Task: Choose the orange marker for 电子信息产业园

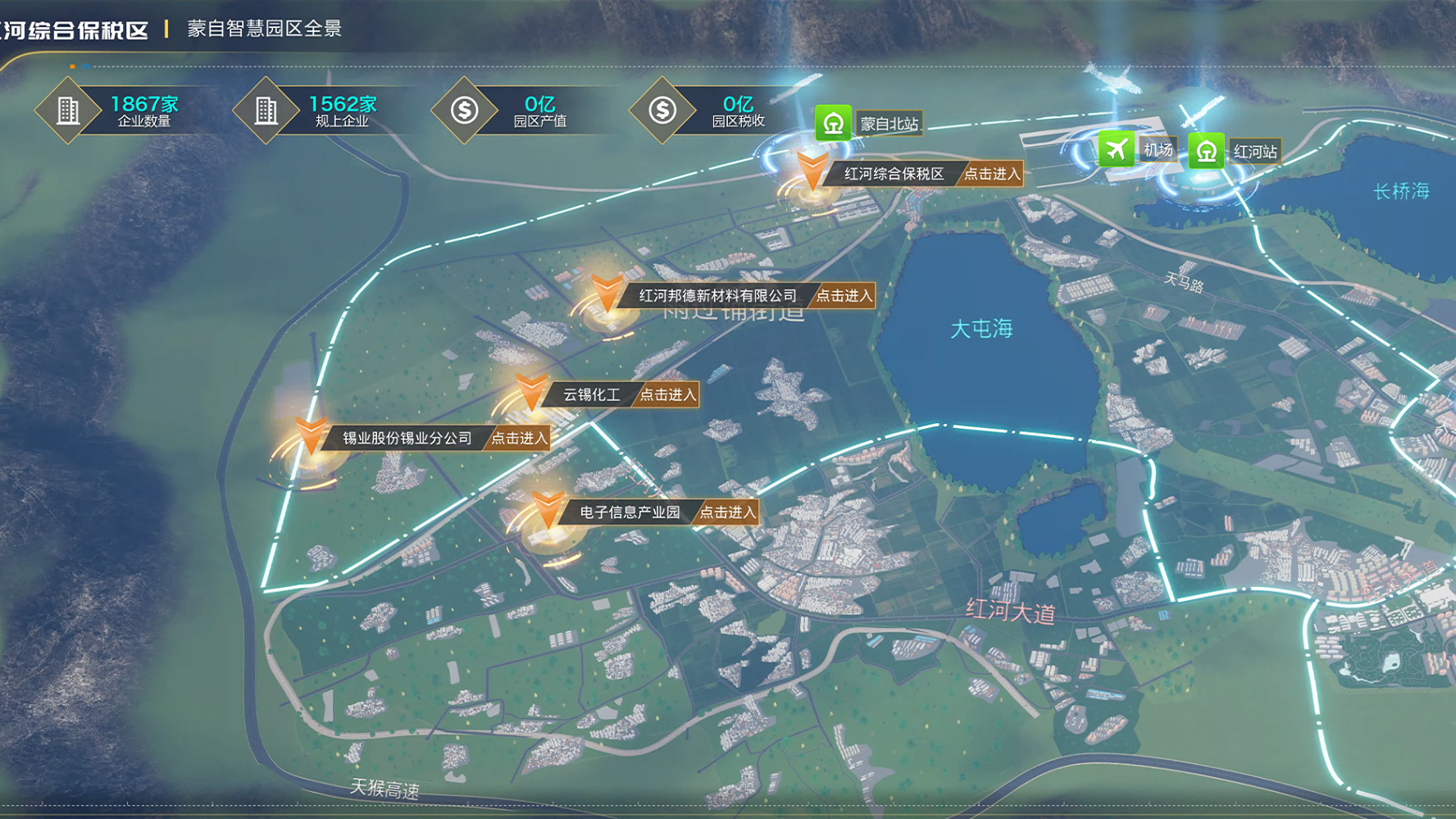Action: tap(548, 509)
